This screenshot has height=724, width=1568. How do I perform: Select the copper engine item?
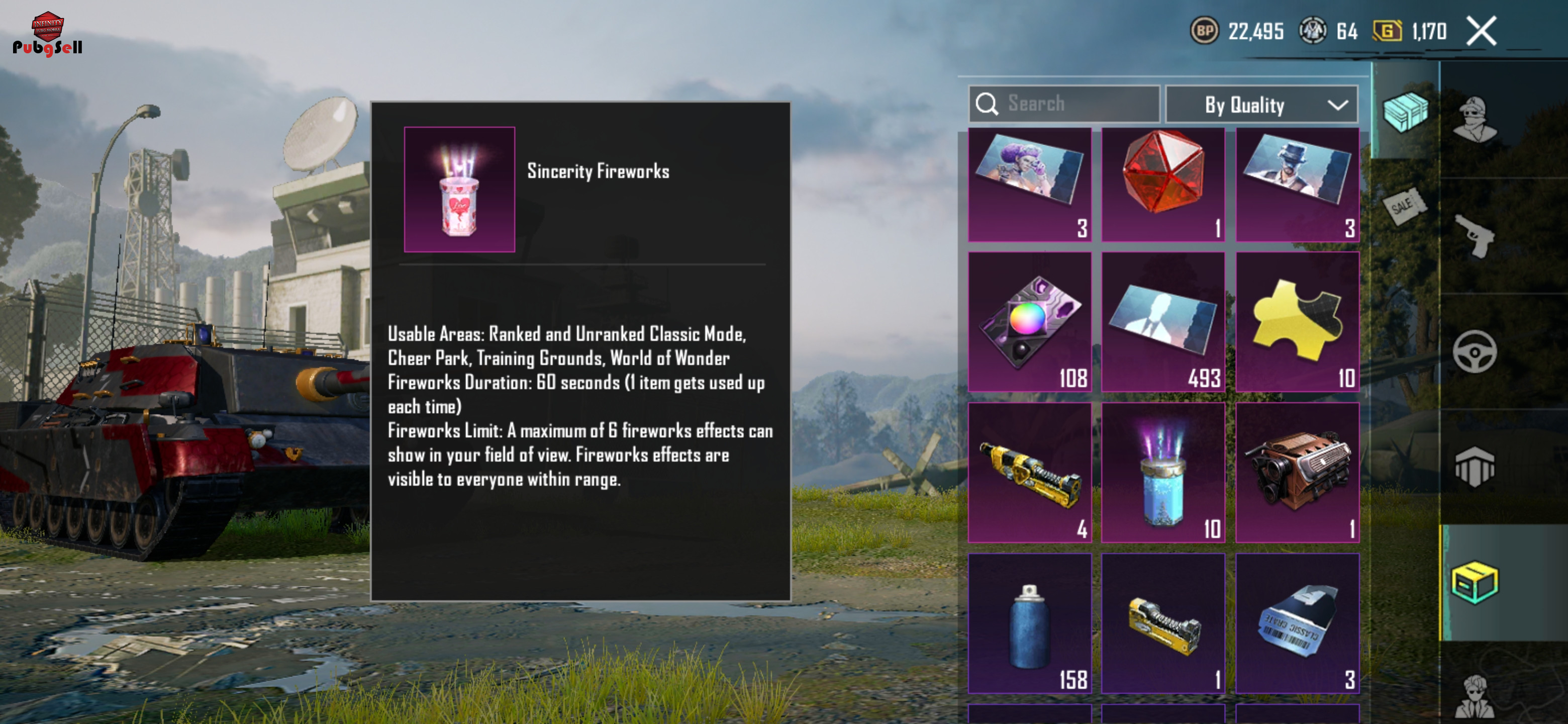[1297, 472]
